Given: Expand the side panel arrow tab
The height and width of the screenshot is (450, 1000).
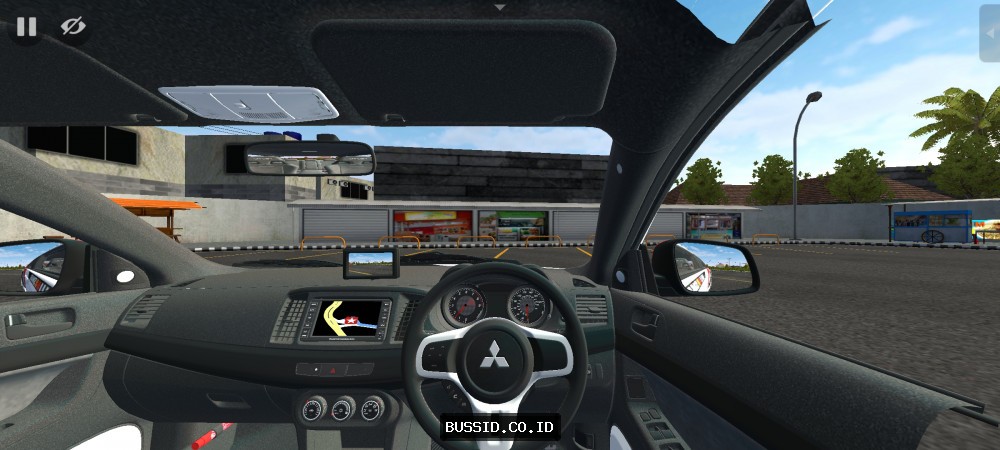Looking at the screenshot, I should click(990, 32).
